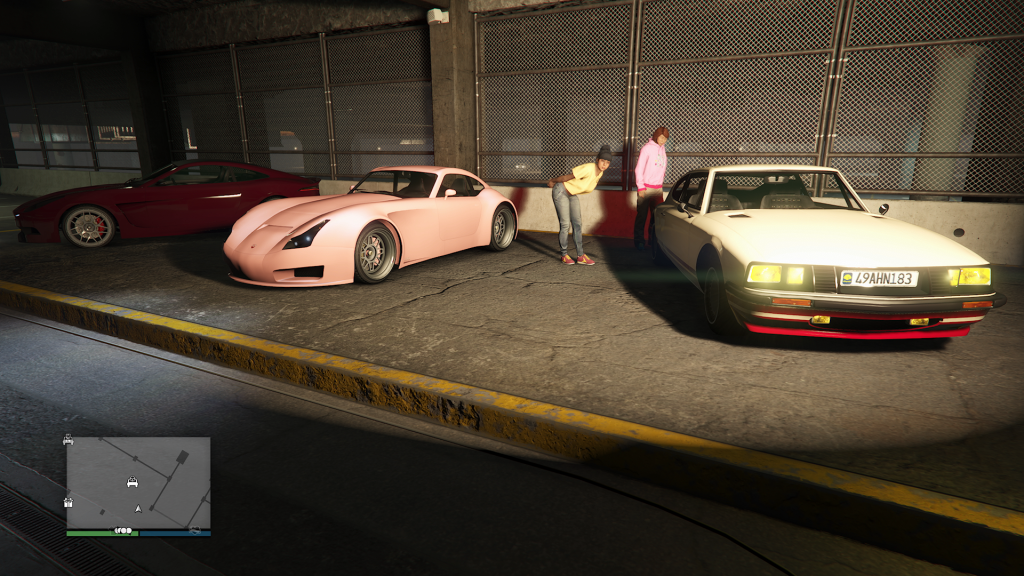Image resolution: width=1024 pixels, height=576 pixels.
Task: Select the car blip at the minimap's top-left corner
Action: [68, 439]
